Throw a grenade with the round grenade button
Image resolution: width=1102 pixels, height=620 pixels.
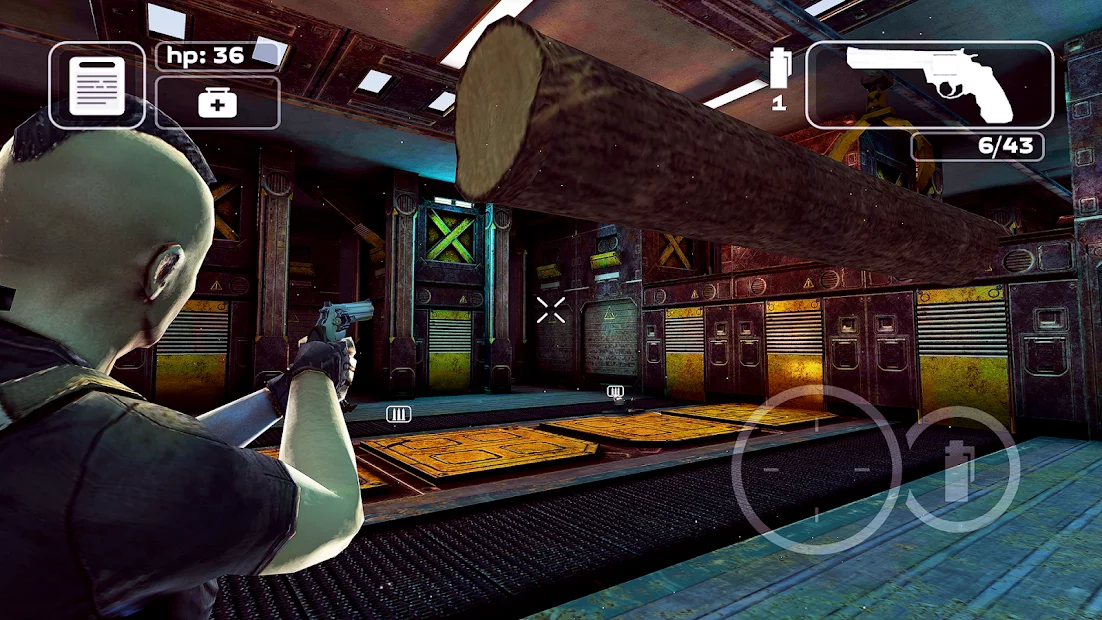pyautogui.click(x=961, y=469)
